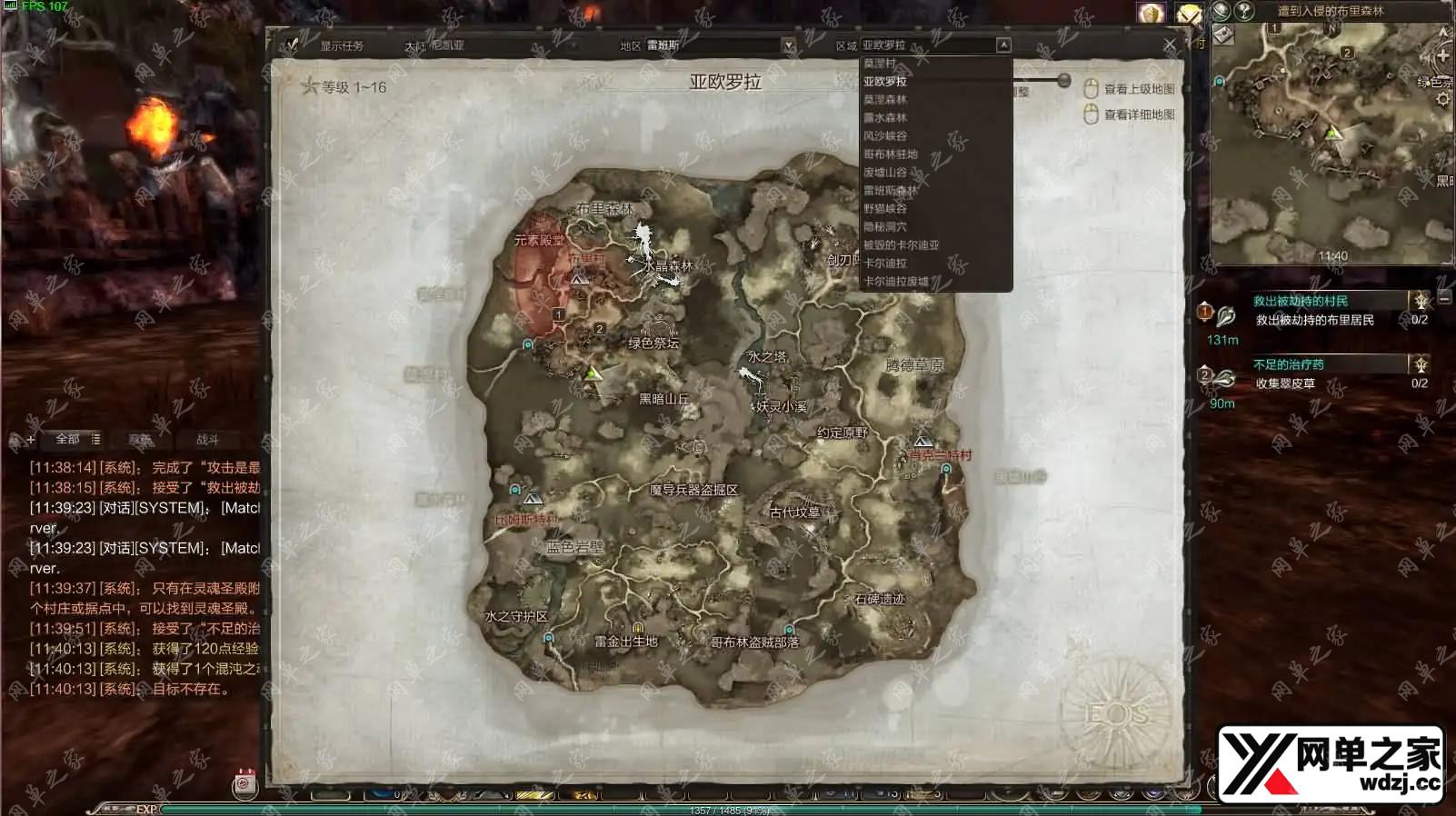The height and width of the screenshot is (816, 1456).
Task: Pick 风沙峡谷 from the region list
Action: (885, 136)
